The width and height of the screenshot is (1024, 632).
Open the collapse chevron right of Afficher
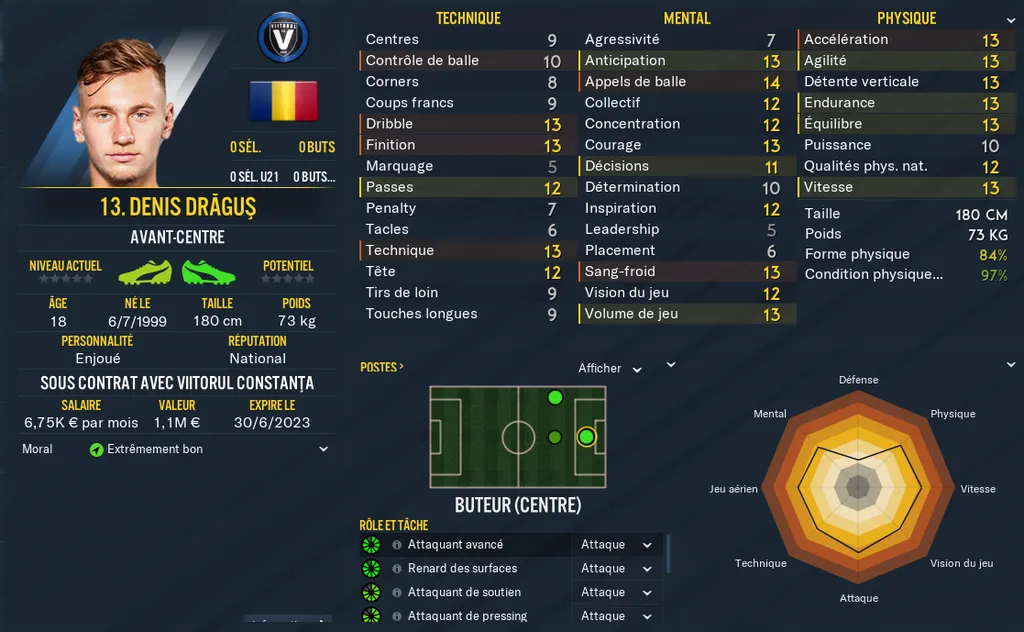point(672,365)
